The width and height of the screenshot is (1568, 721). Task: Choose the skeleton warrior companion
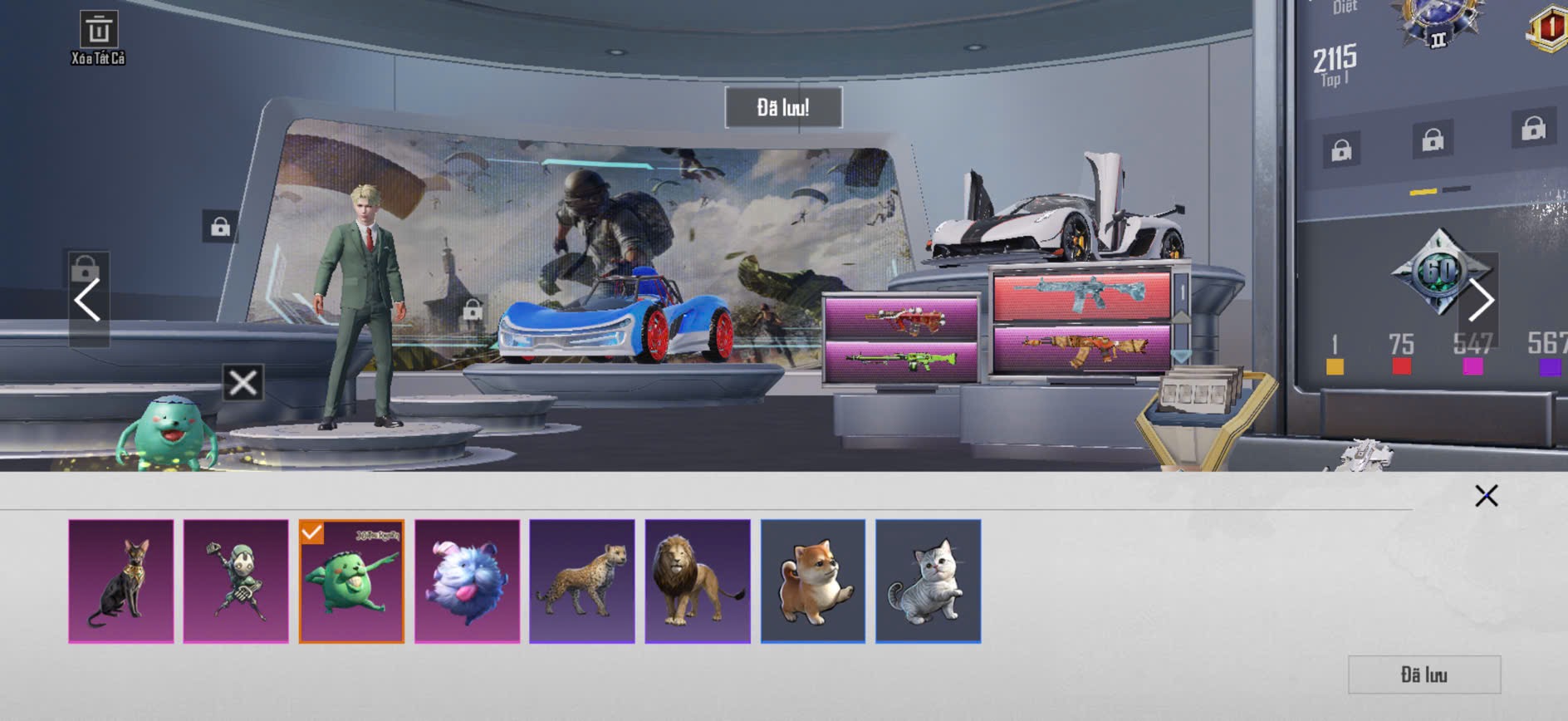point(236,581)
